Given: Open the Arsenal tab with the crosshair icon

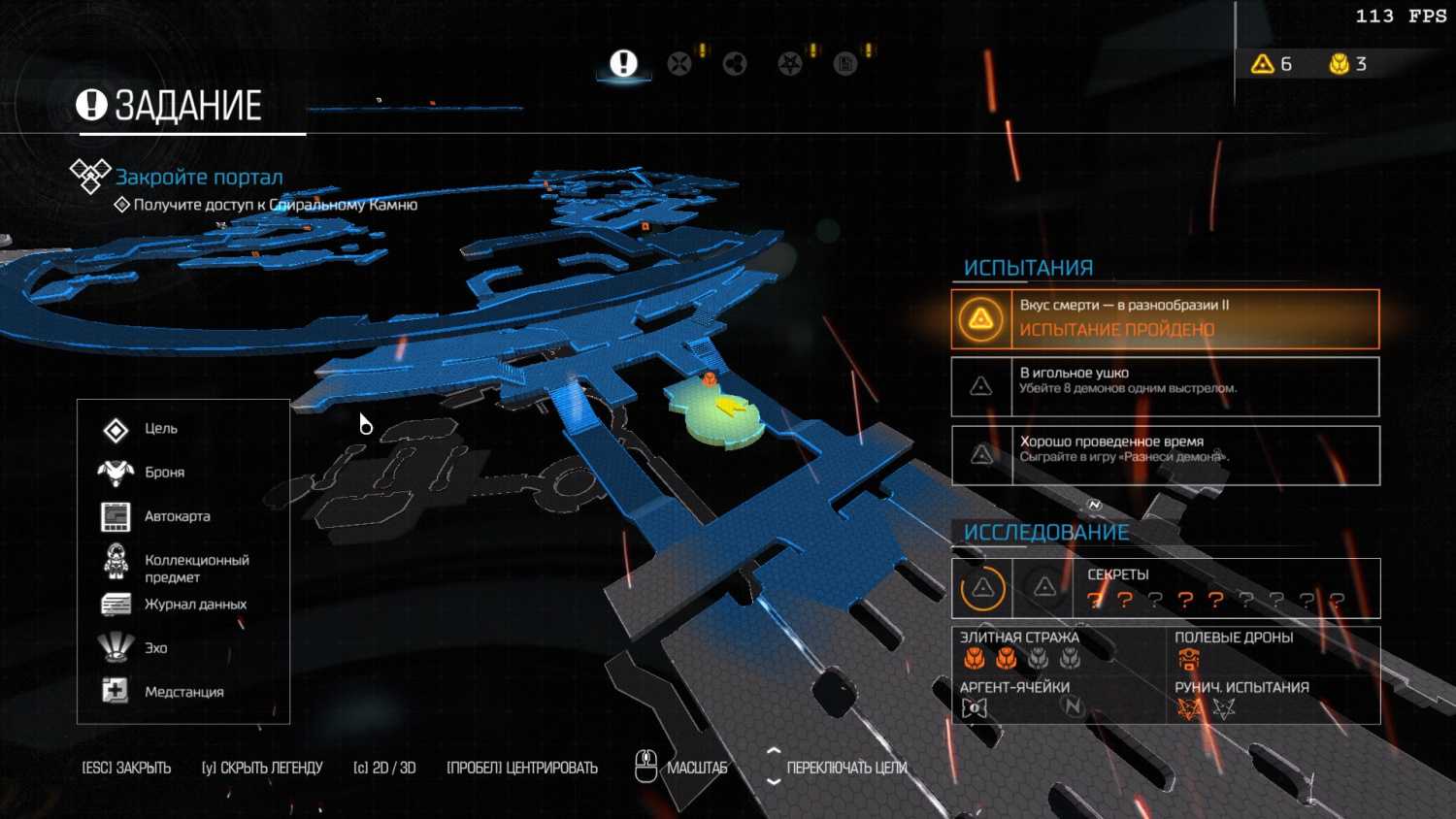Looking at the screenshot, I should coord(679,64).
